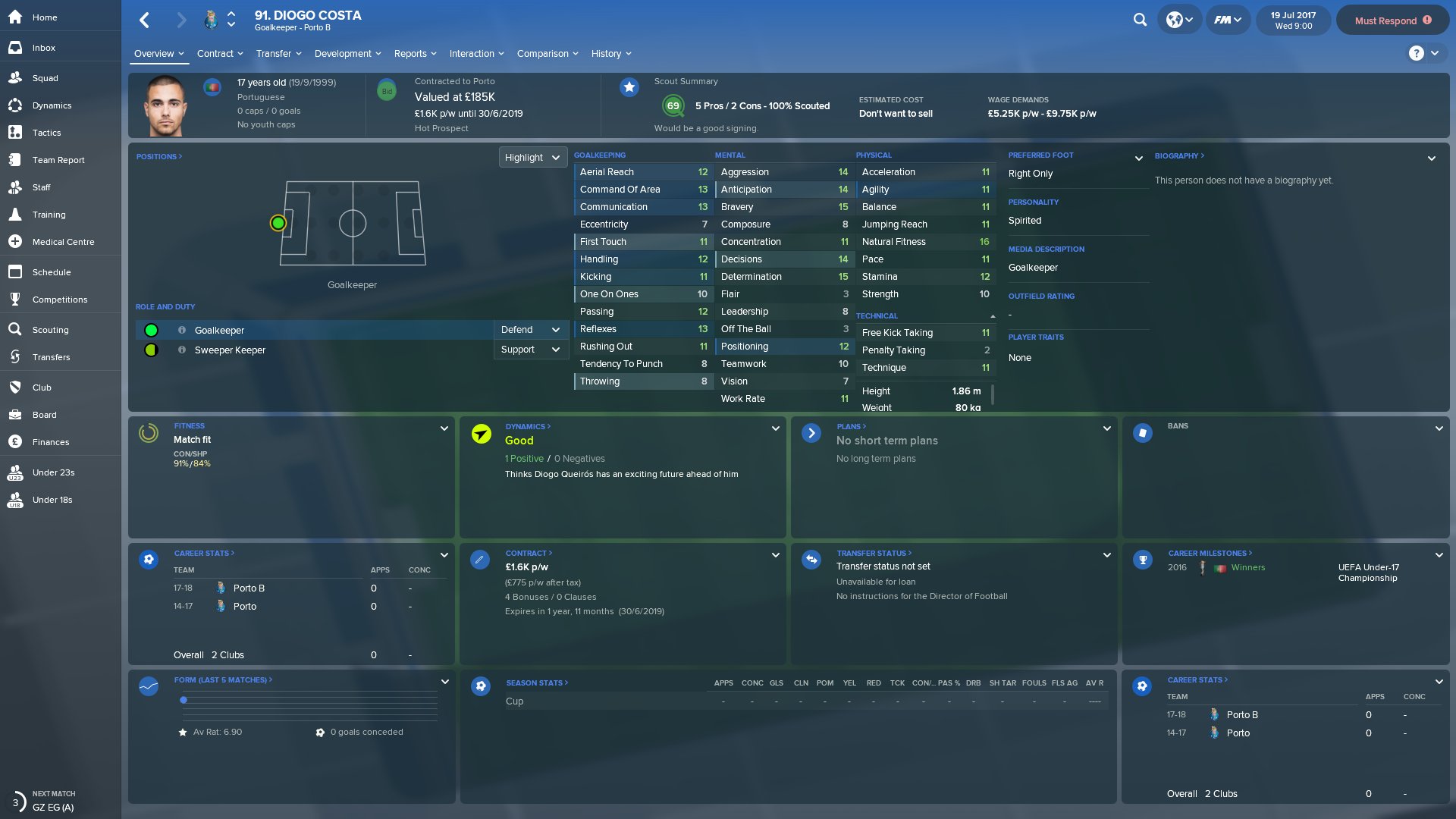Open the FM menu dropdown
This screenshot has height=819, width=1456.
pos(1227,20)
